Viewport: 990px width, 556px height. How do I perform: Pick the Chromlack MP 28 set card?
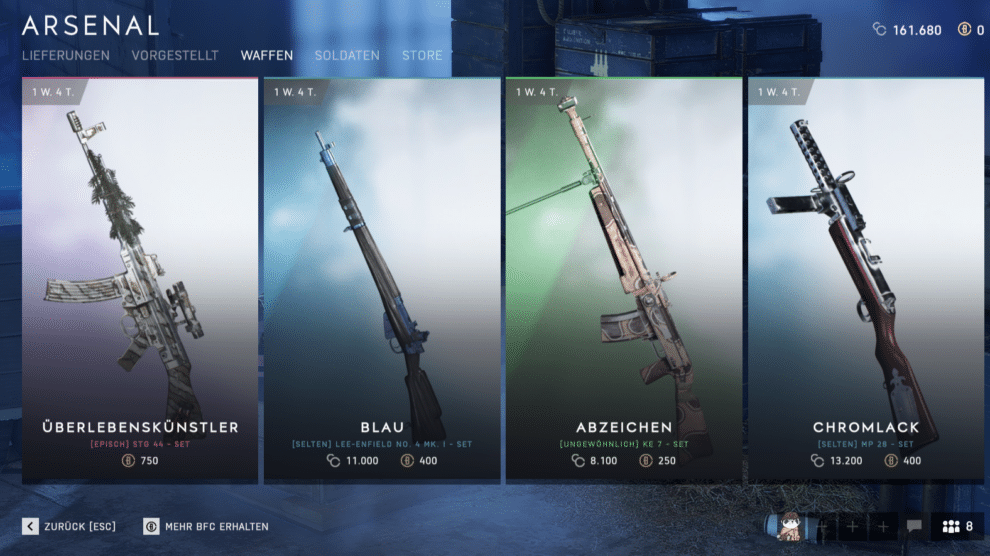[866, 281]
